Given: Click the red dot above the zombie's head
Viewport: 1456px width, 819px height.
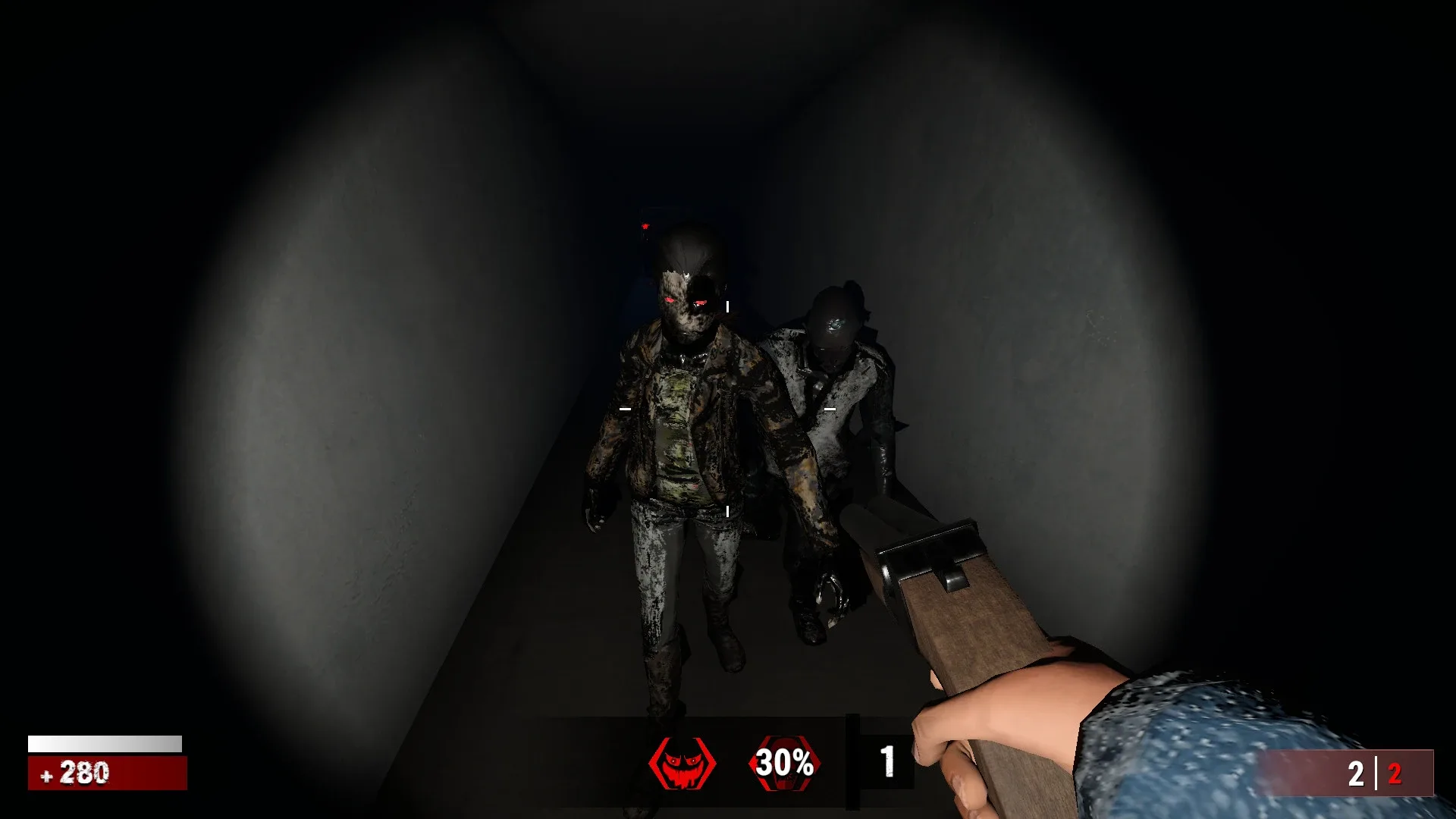Looking at the screenshot, I should click(644, 225).
